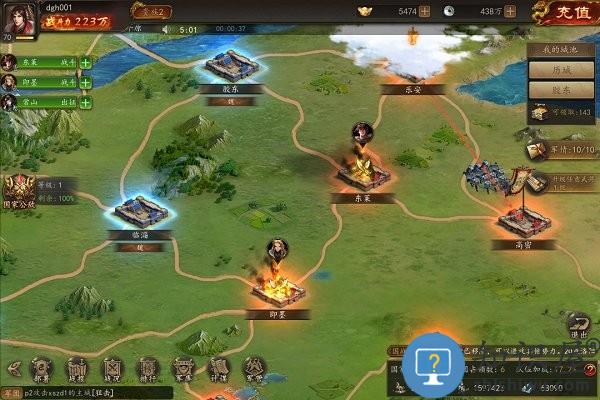Jump to 历城 in my cities list
Screen dimensions: 600x400
click(x=562, y=70)
